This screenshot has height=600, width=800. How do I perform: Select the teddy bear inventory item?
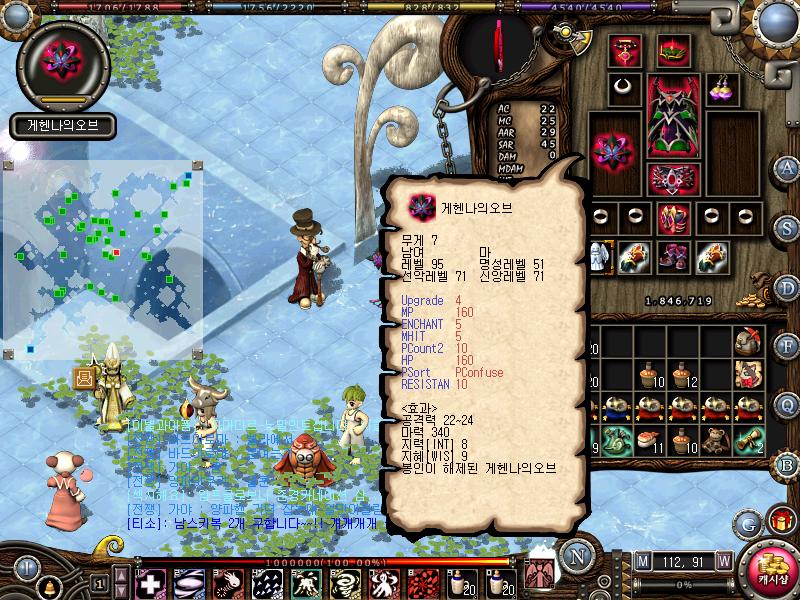click(x=713, y=440)
